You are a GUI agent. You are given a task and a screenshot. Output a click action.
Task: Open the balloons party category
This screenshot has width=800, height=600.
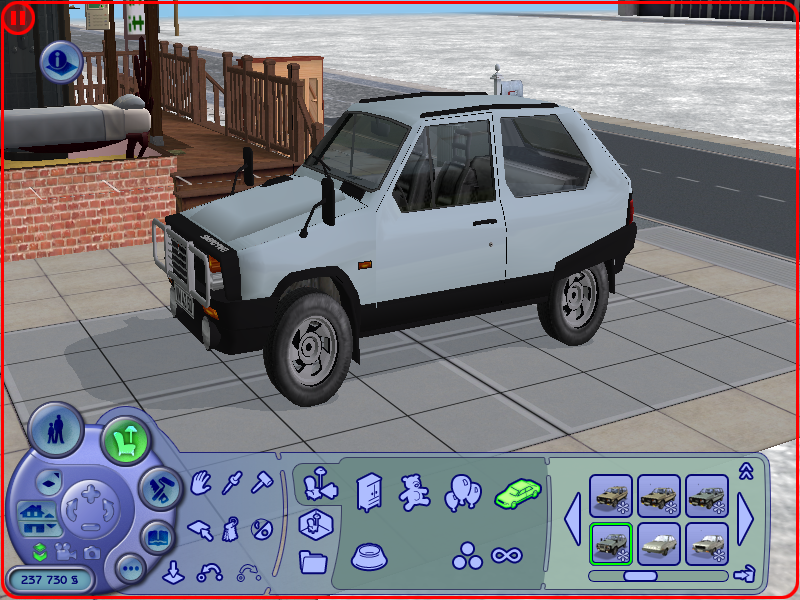pos(463,491)
